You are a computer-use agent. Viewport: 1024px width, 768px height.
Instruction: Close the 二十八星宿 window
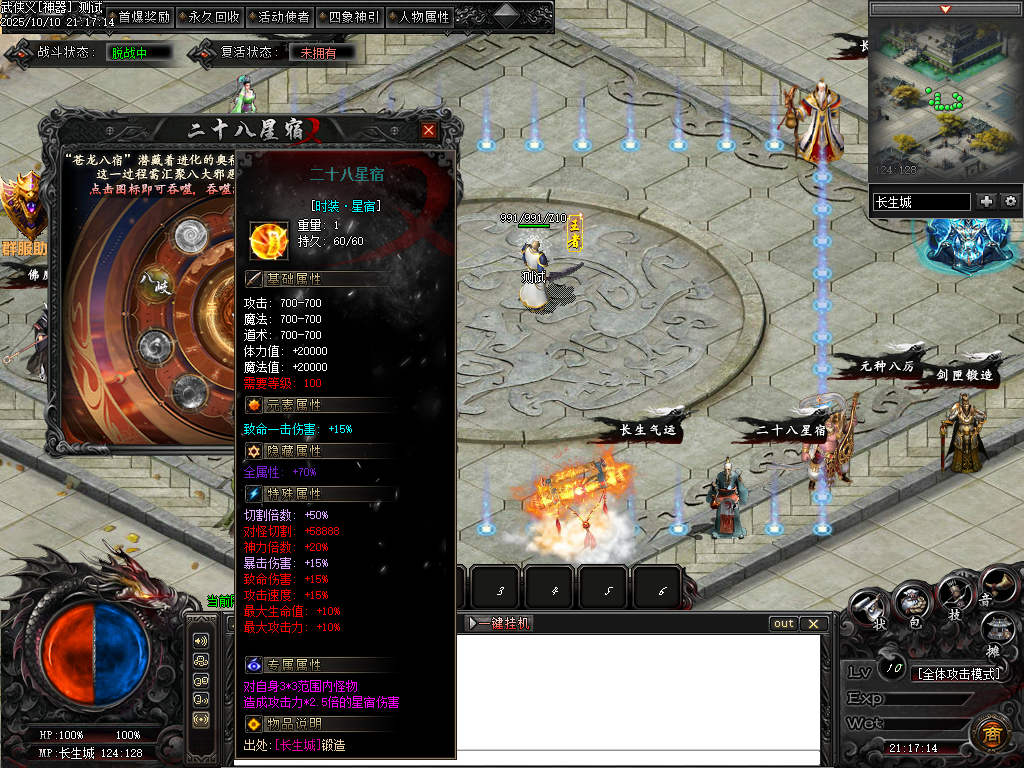(429, 131)
